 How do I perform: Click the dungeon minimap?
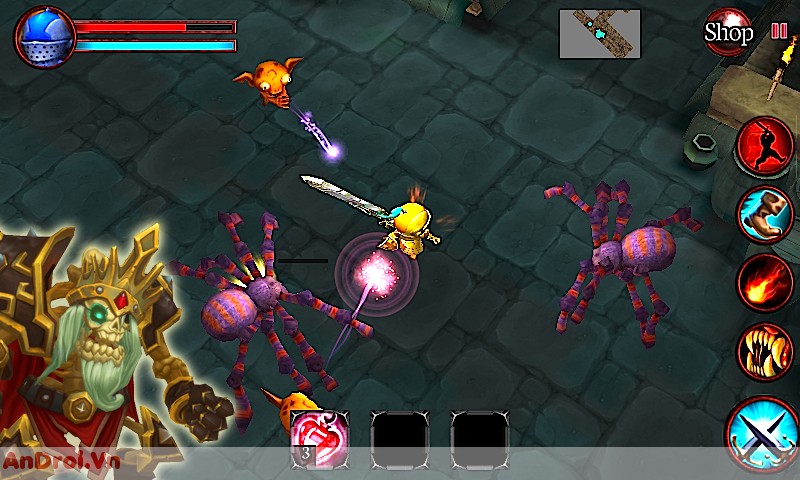(599, 33)
